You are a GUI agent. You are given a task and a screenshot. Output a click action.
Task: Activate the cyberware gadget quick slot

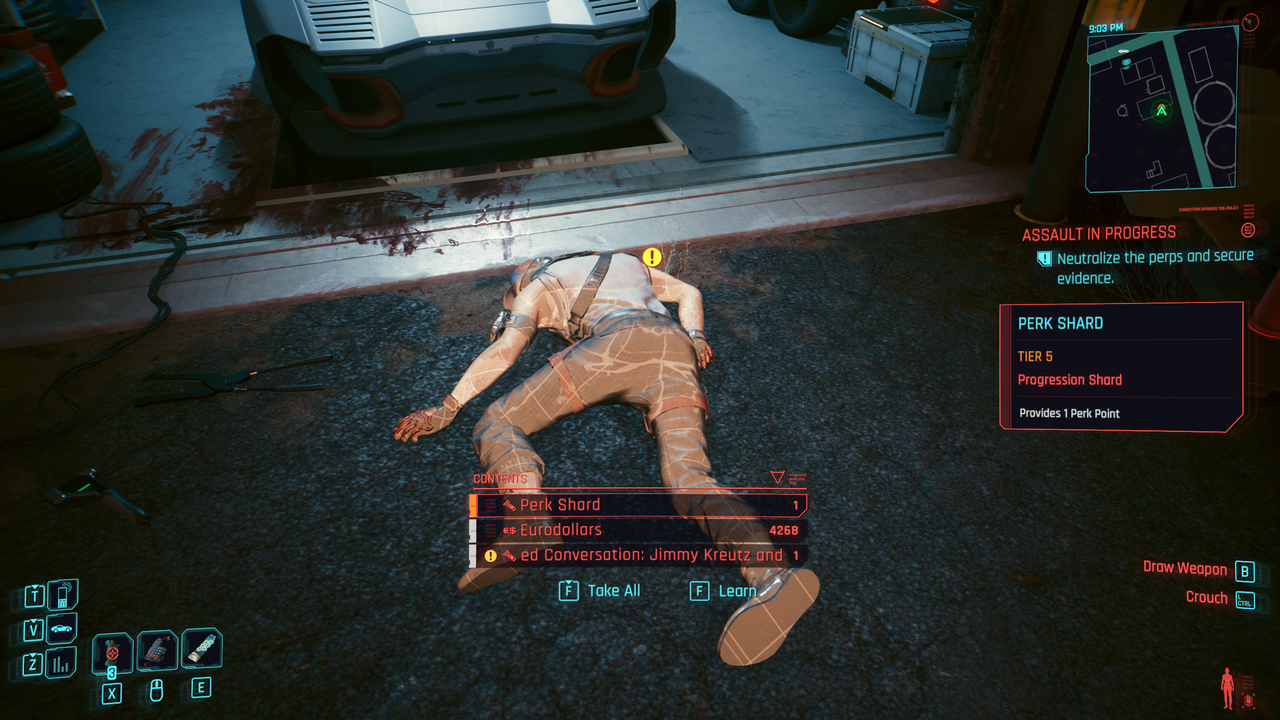pos(157,651)
